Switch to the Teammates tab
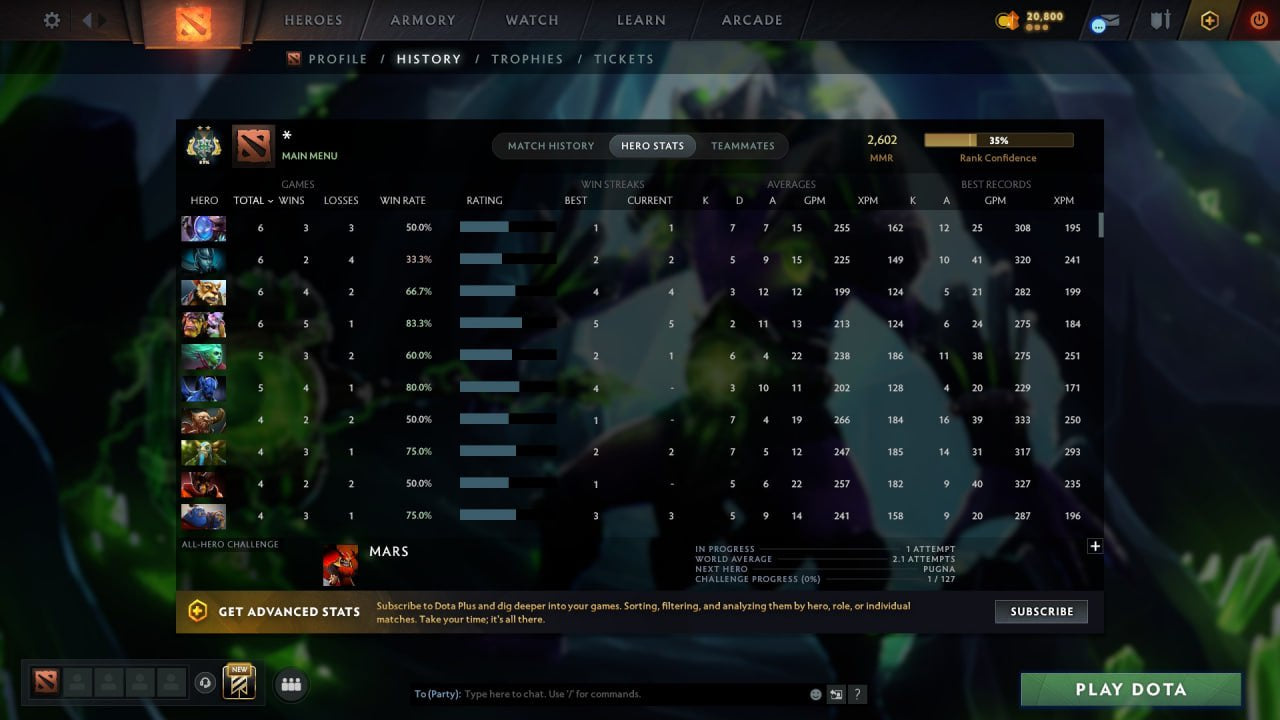 [743, 145]
